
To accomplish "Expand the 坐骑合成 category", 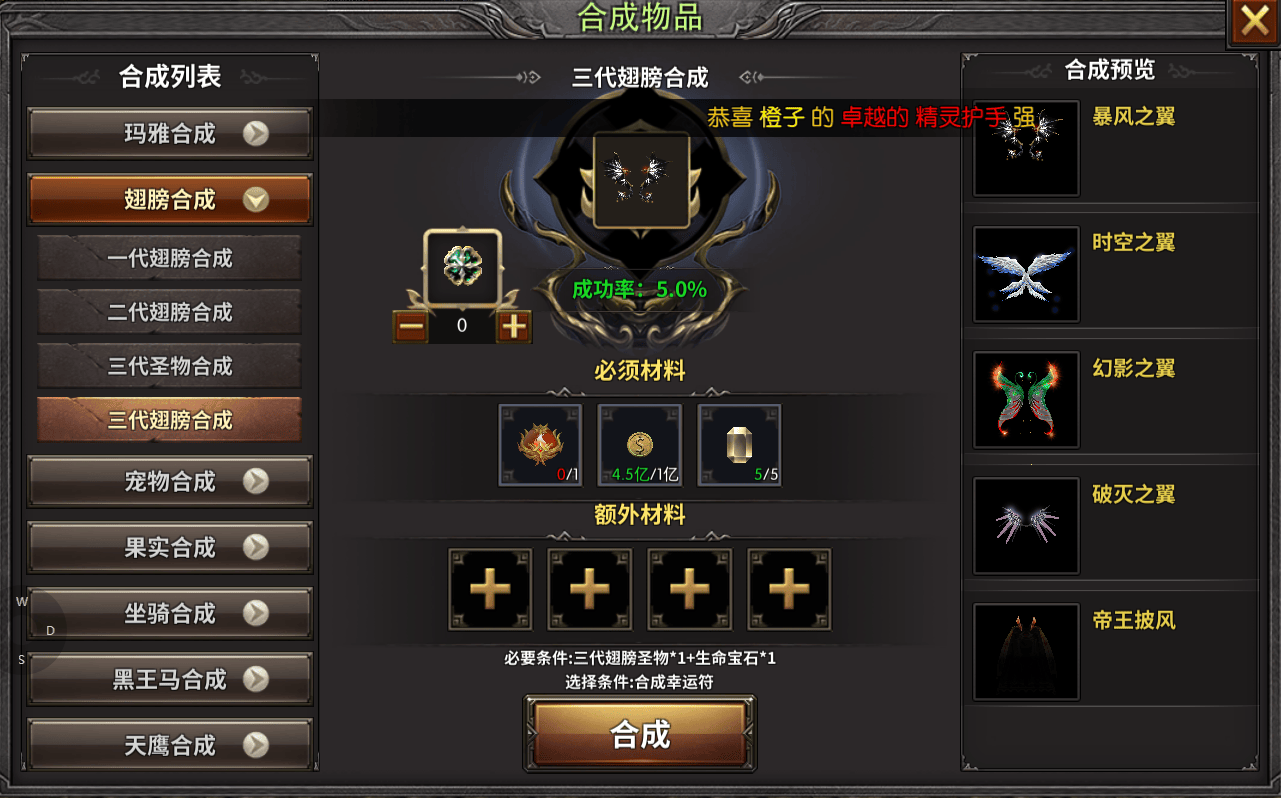I will [x=170, y=614].
